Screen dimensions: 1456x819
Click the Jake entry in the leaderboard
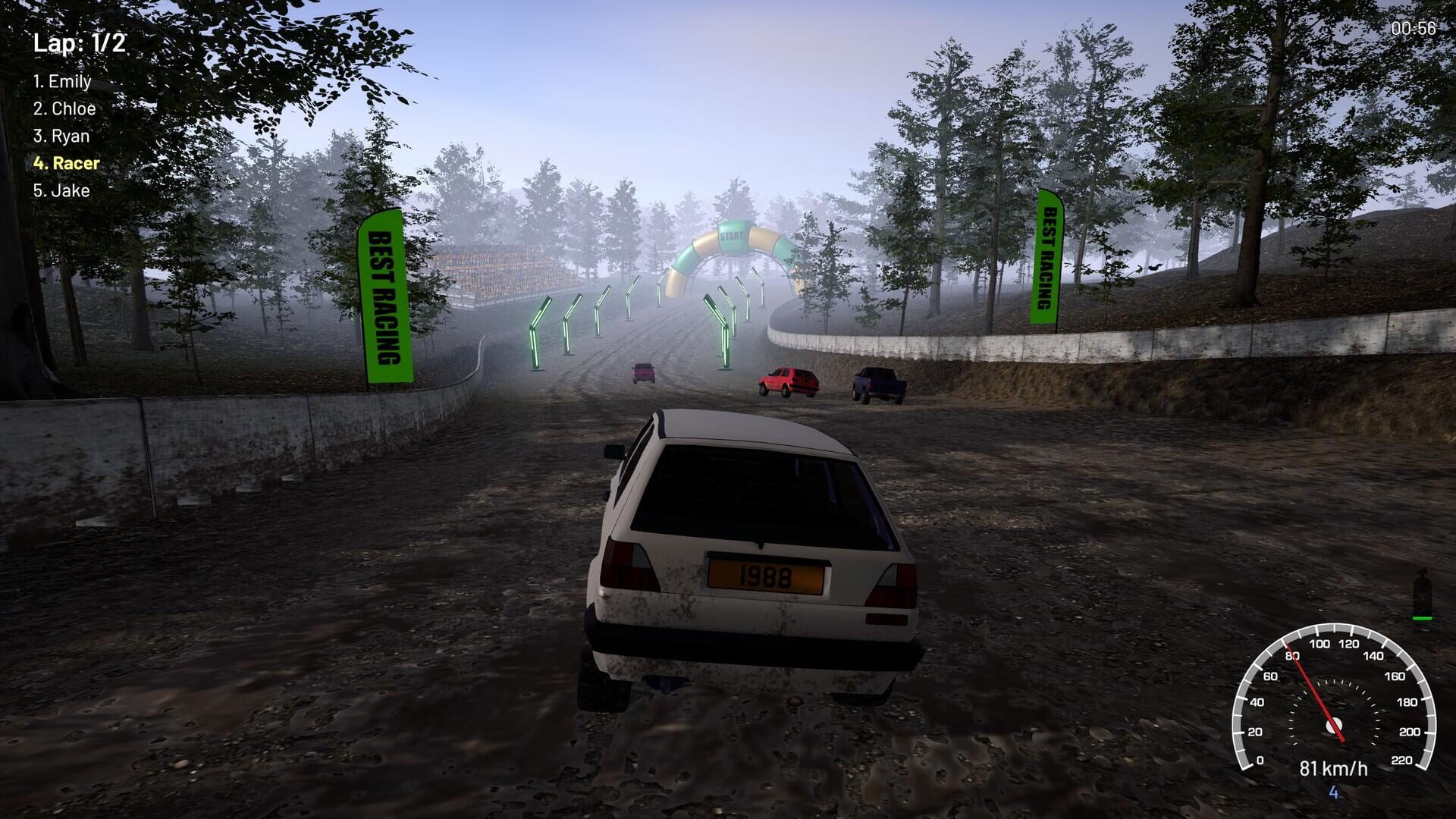click(64, 190)
